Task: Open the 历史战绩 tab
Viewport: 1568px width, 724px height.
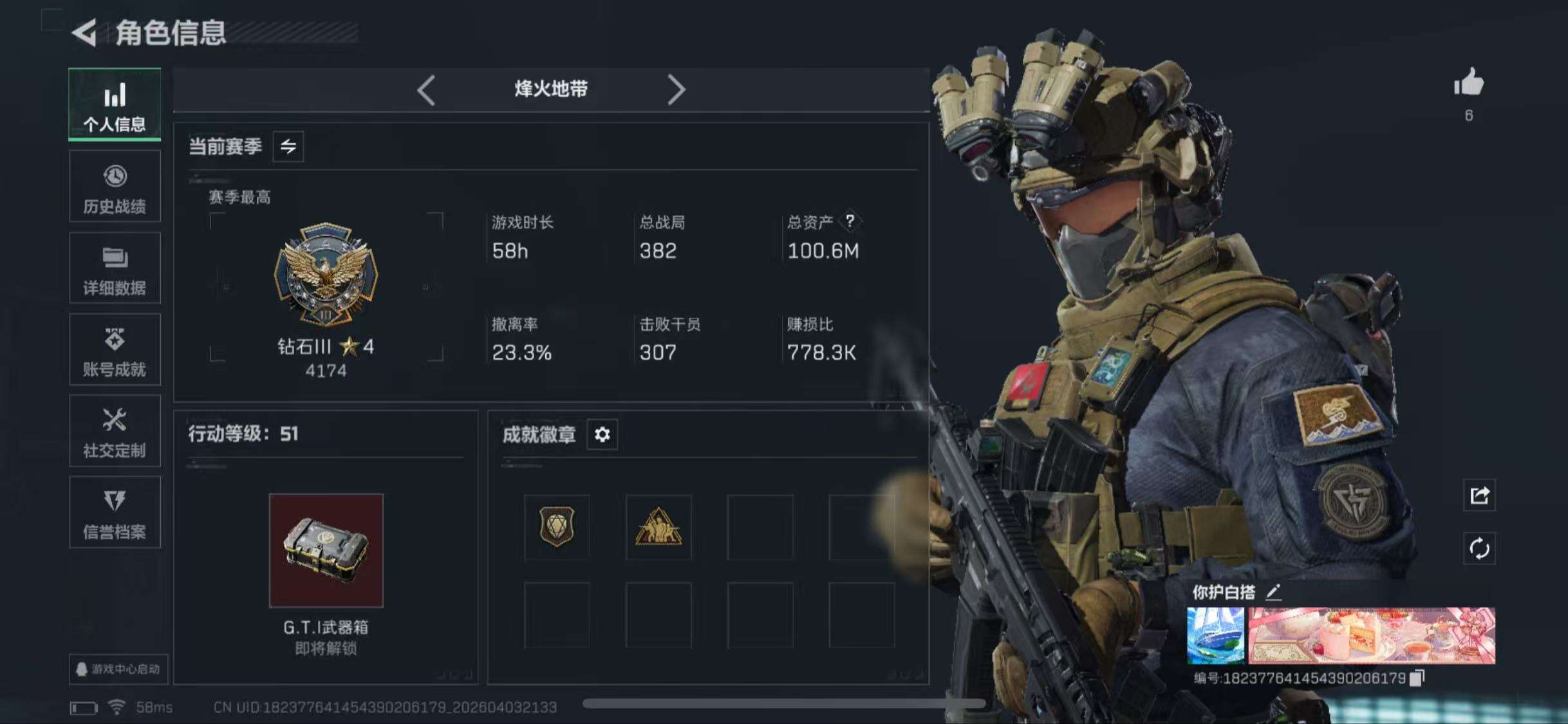Action: (x=115, y=187)
